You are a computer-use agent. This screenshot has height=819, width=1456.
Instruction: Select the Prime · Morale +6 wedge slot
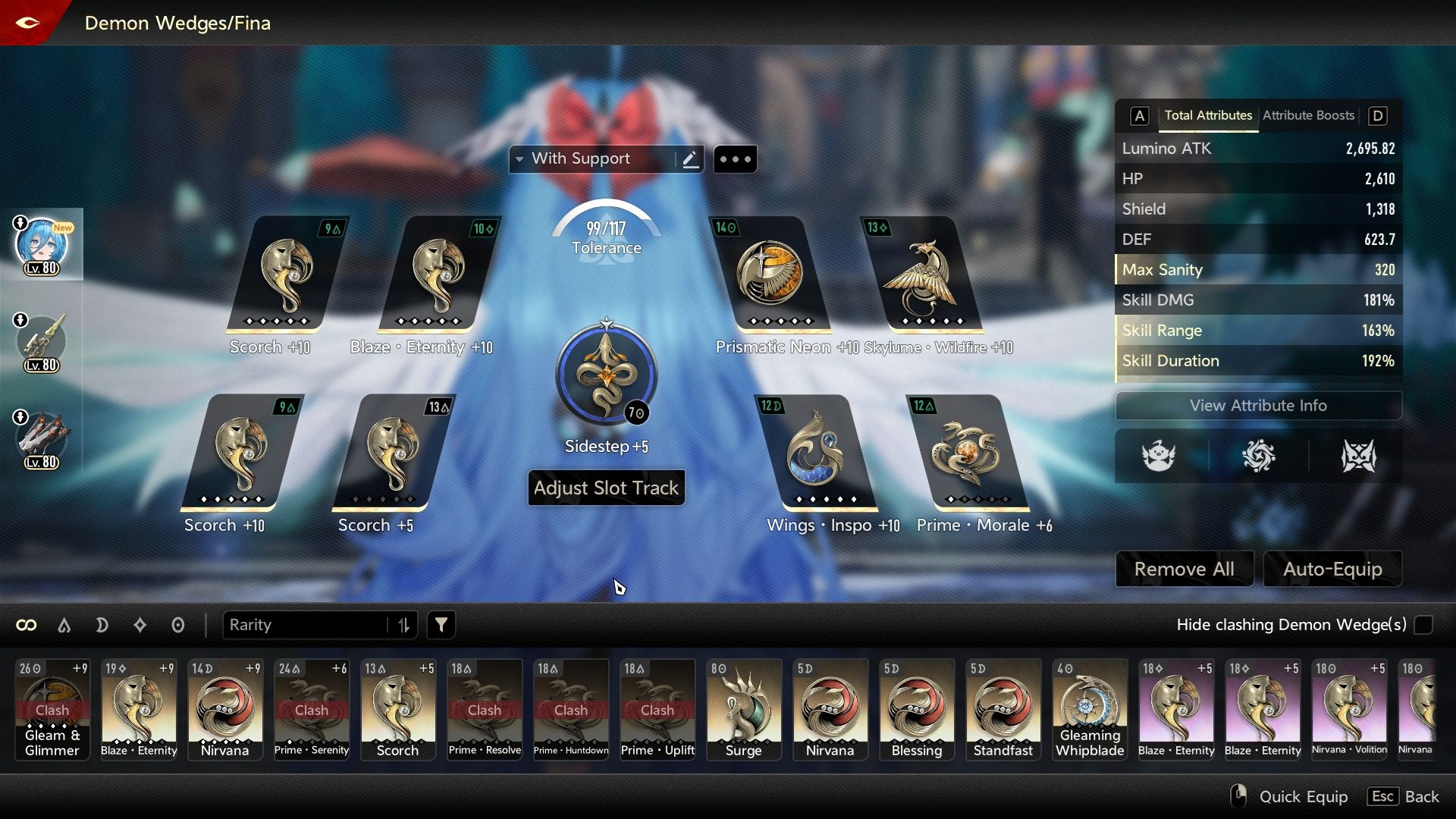click(966, 453)
